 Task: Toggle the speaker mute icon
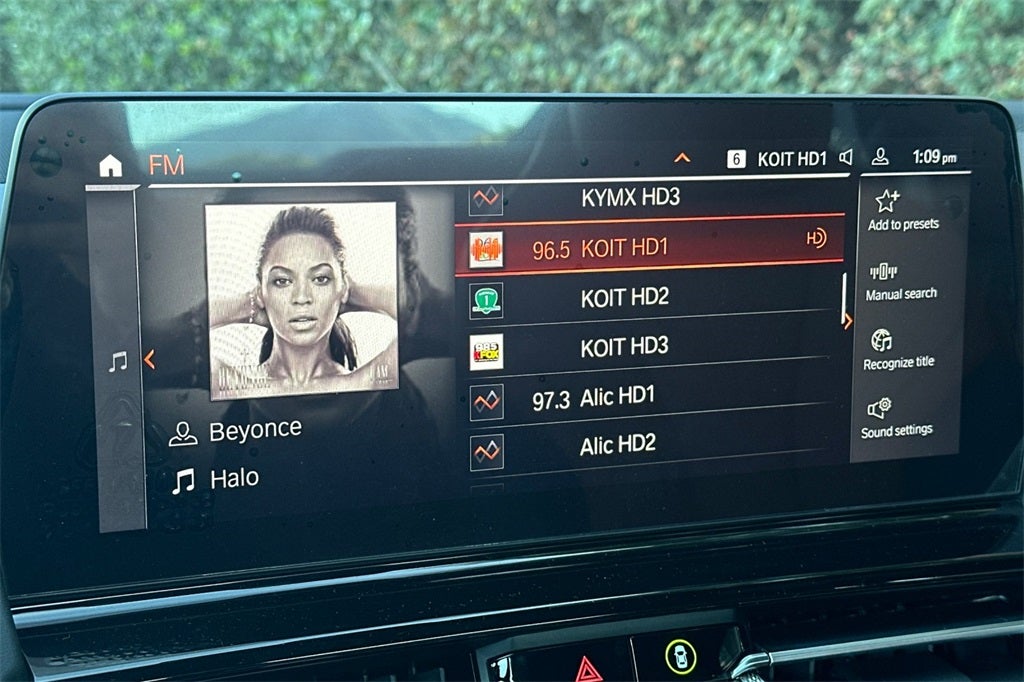tap(846, 157)
